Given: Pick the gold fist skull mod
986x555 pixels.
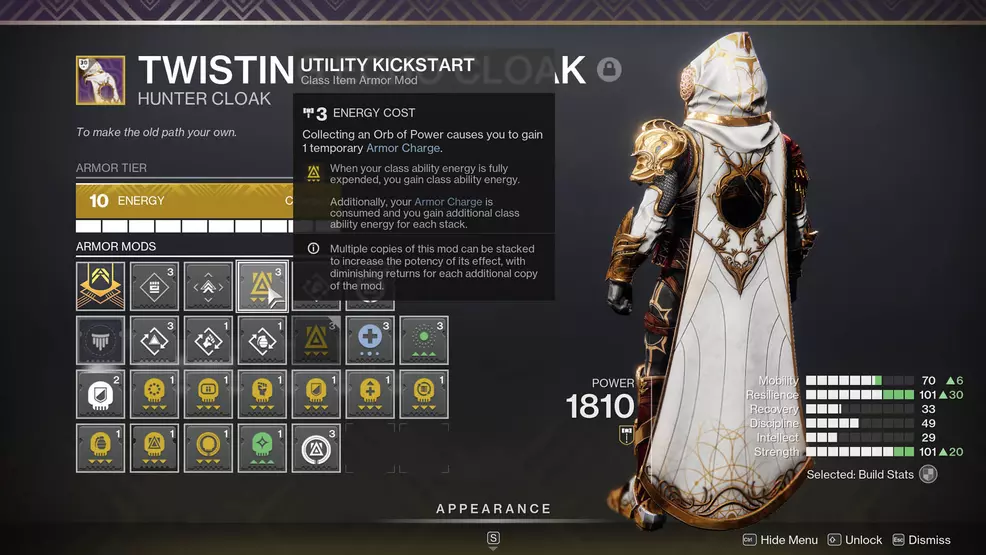Looking at the screenshot, I should tap(262, 394).
